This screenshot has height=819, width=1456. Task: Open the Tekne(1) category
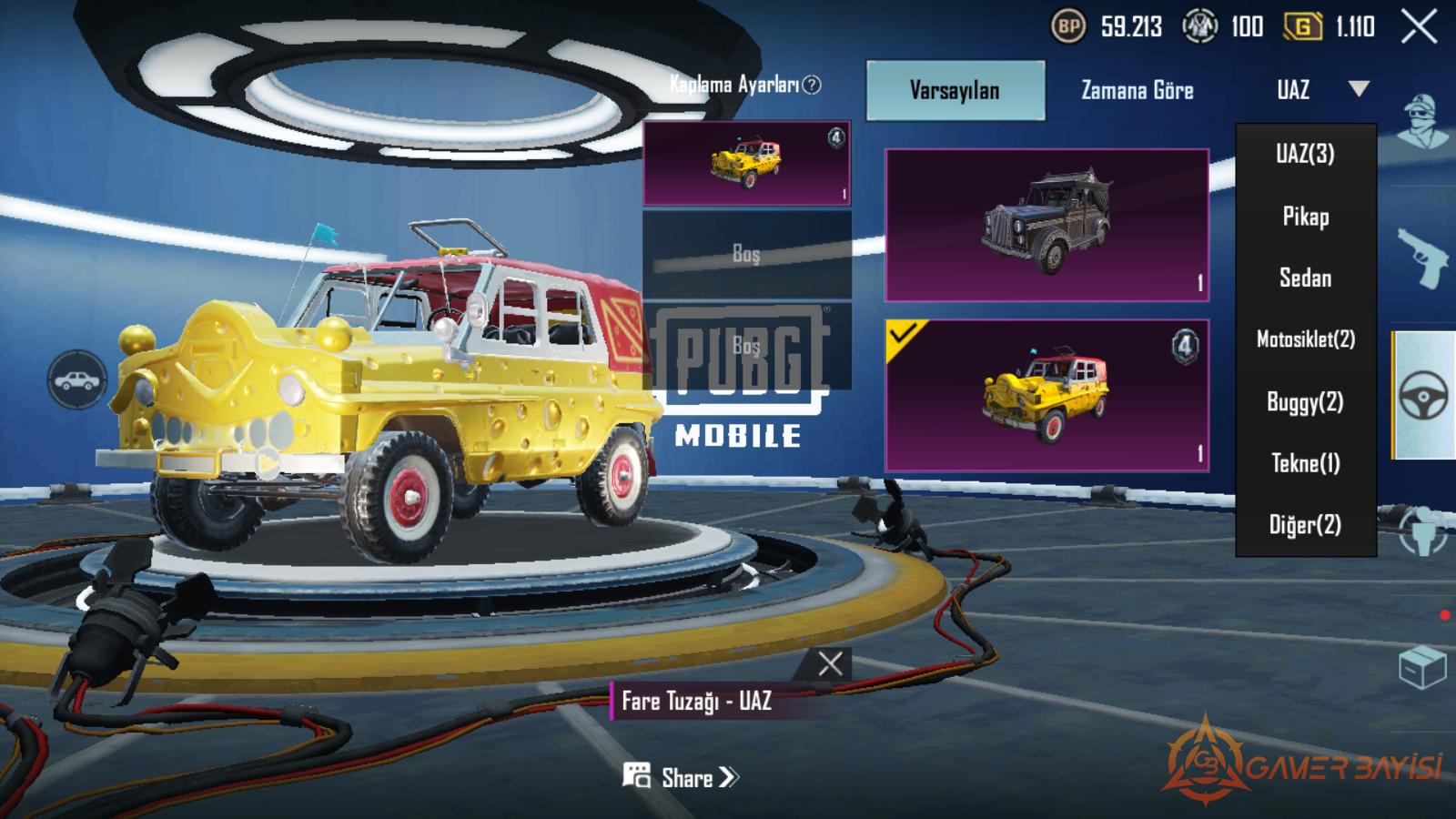1305,463
